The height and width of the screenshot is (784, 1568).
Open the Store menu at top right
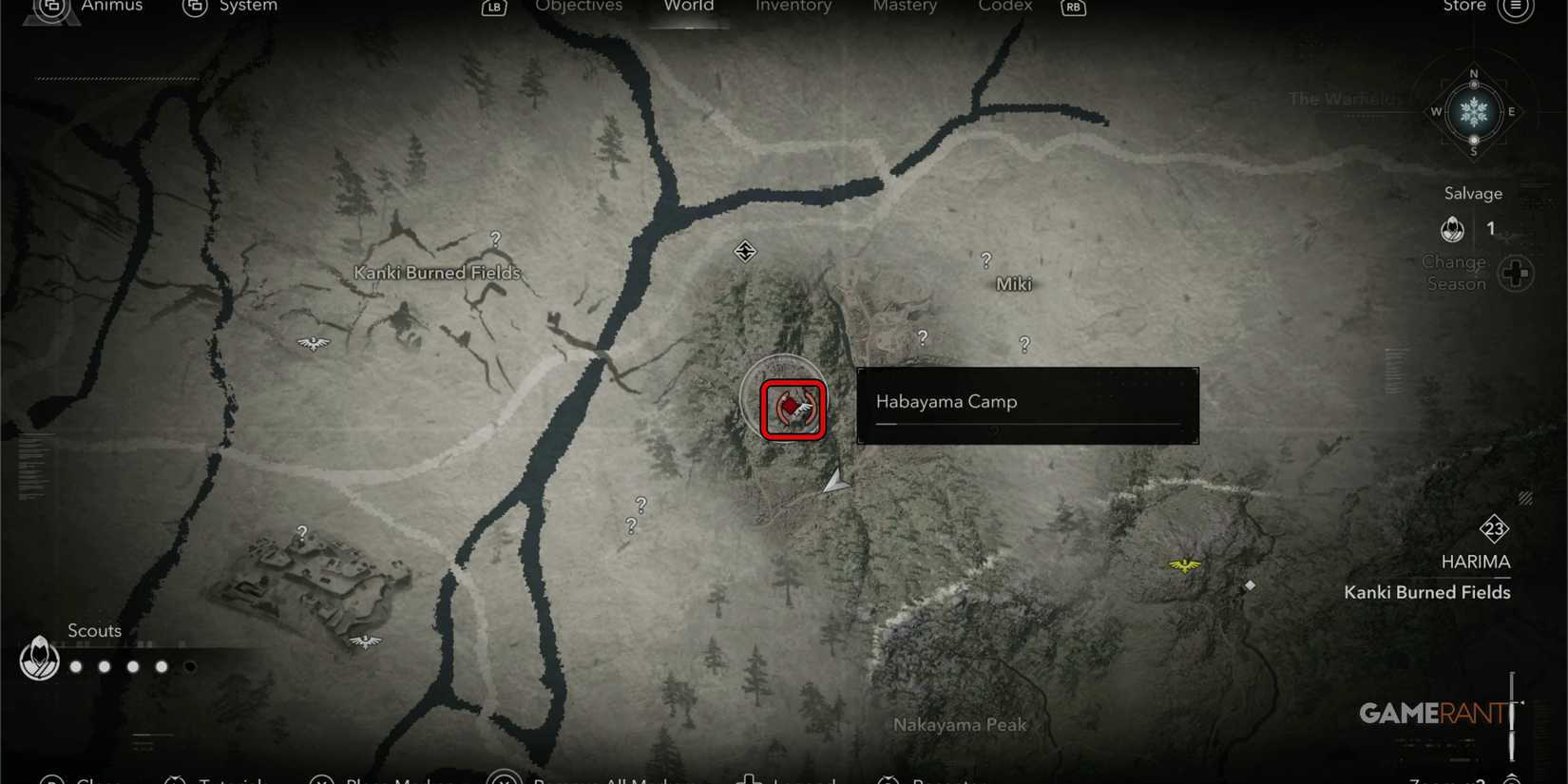(1463, 7)
